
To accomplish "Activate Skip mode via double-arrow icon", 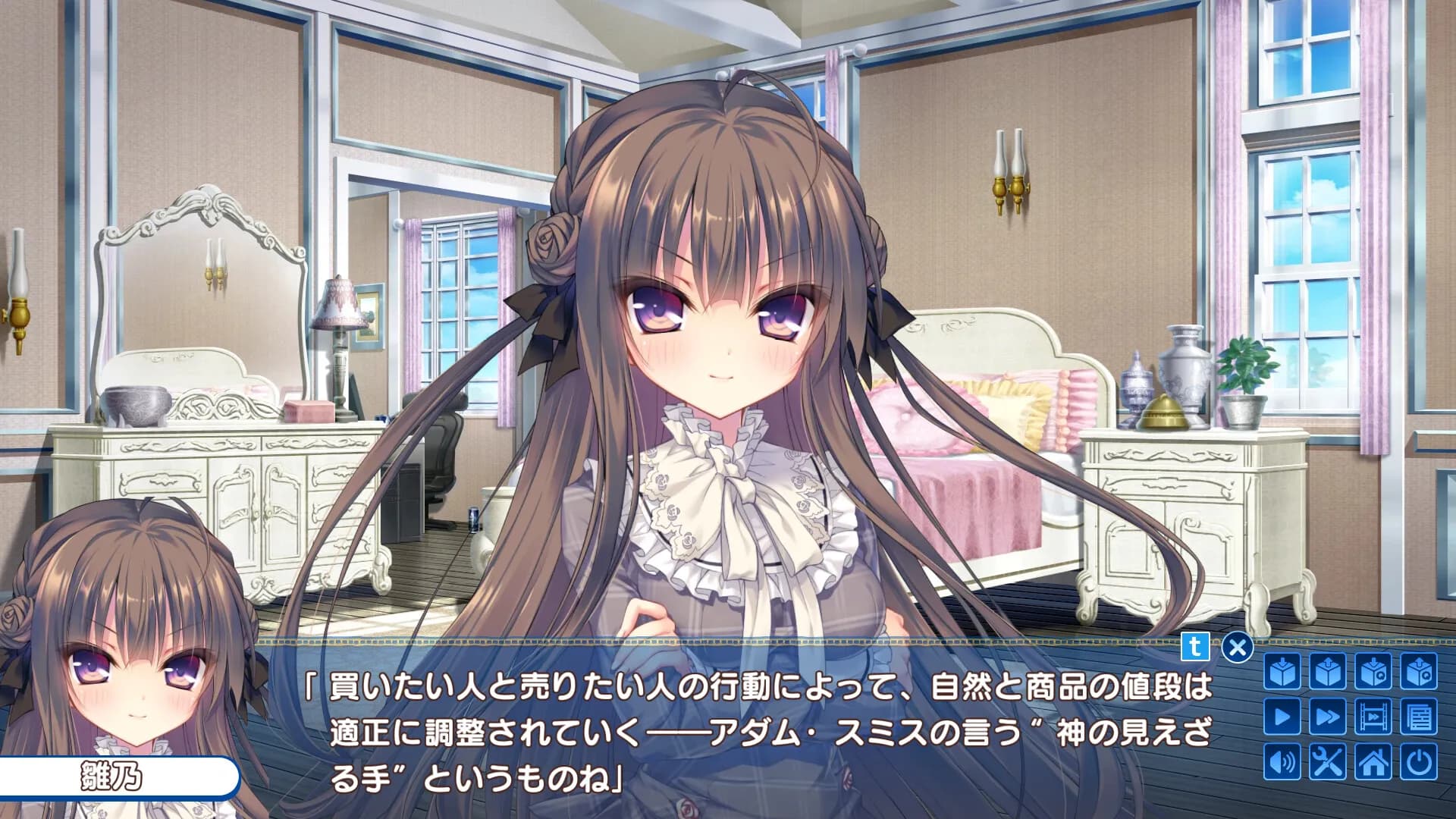I will click(x=1327, y=715).
